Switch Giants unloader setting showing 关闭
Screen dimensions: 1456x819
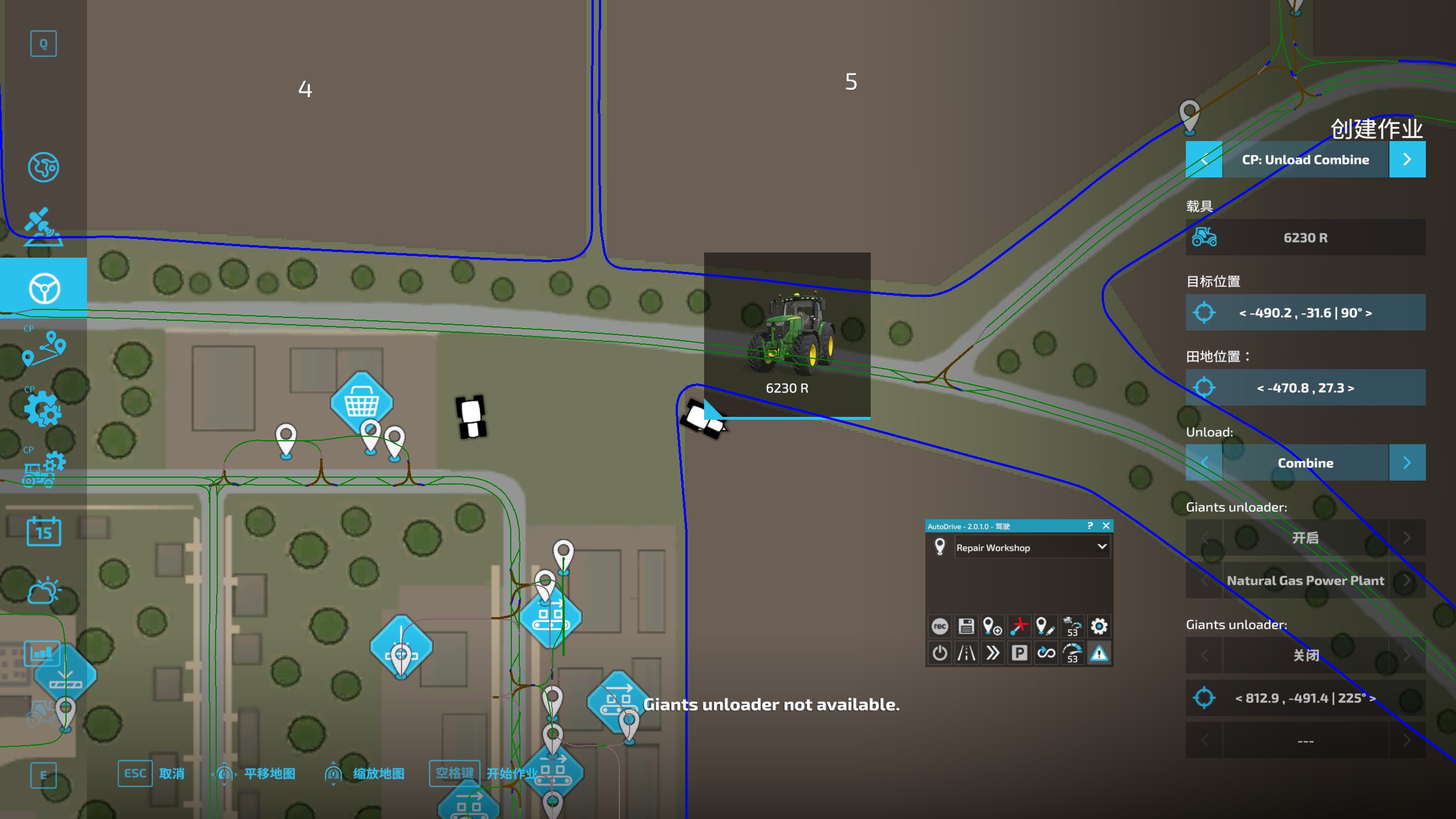(1305, 655)
